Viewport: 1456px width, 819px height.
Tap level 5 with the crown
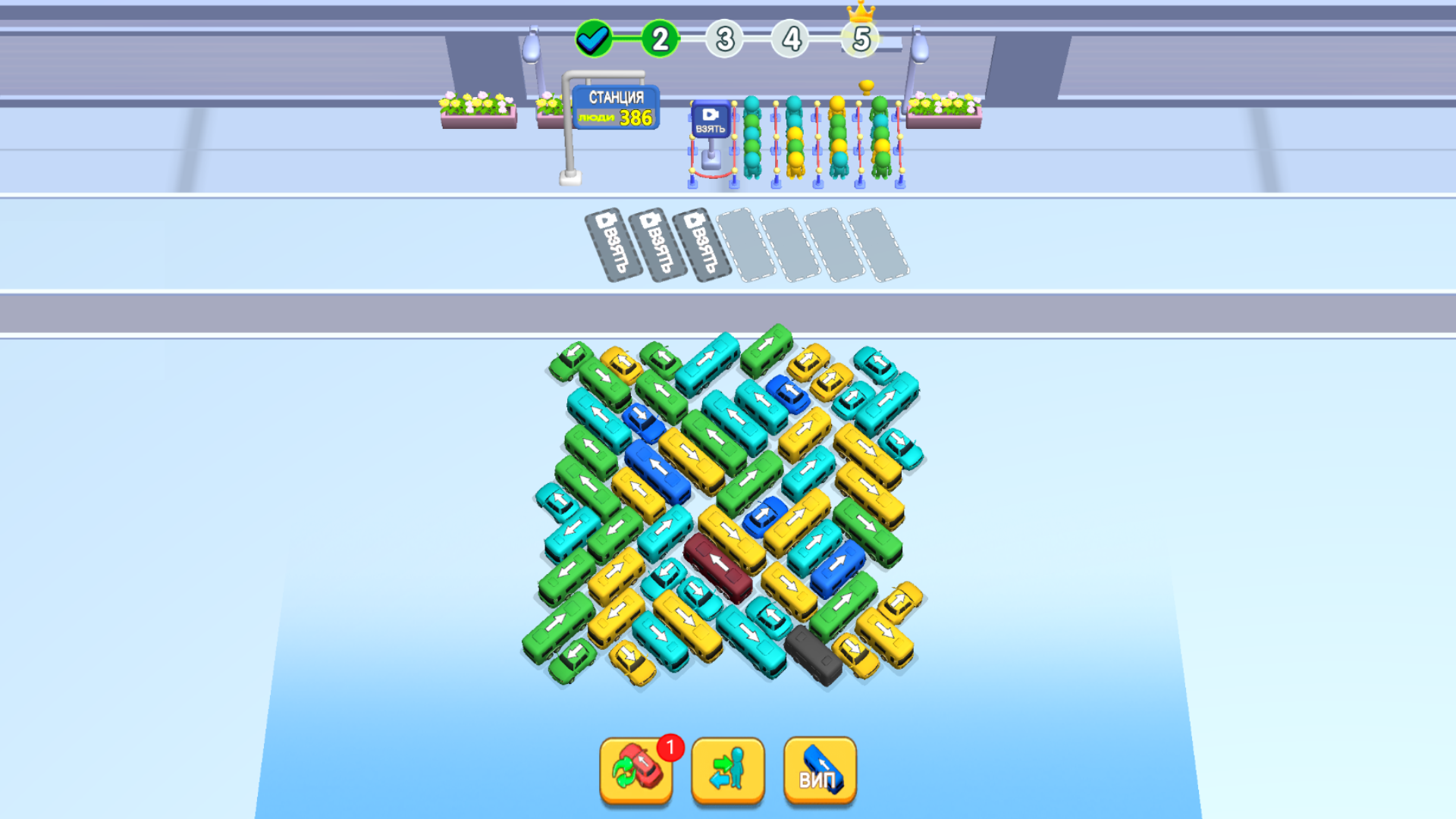[859, 39]
